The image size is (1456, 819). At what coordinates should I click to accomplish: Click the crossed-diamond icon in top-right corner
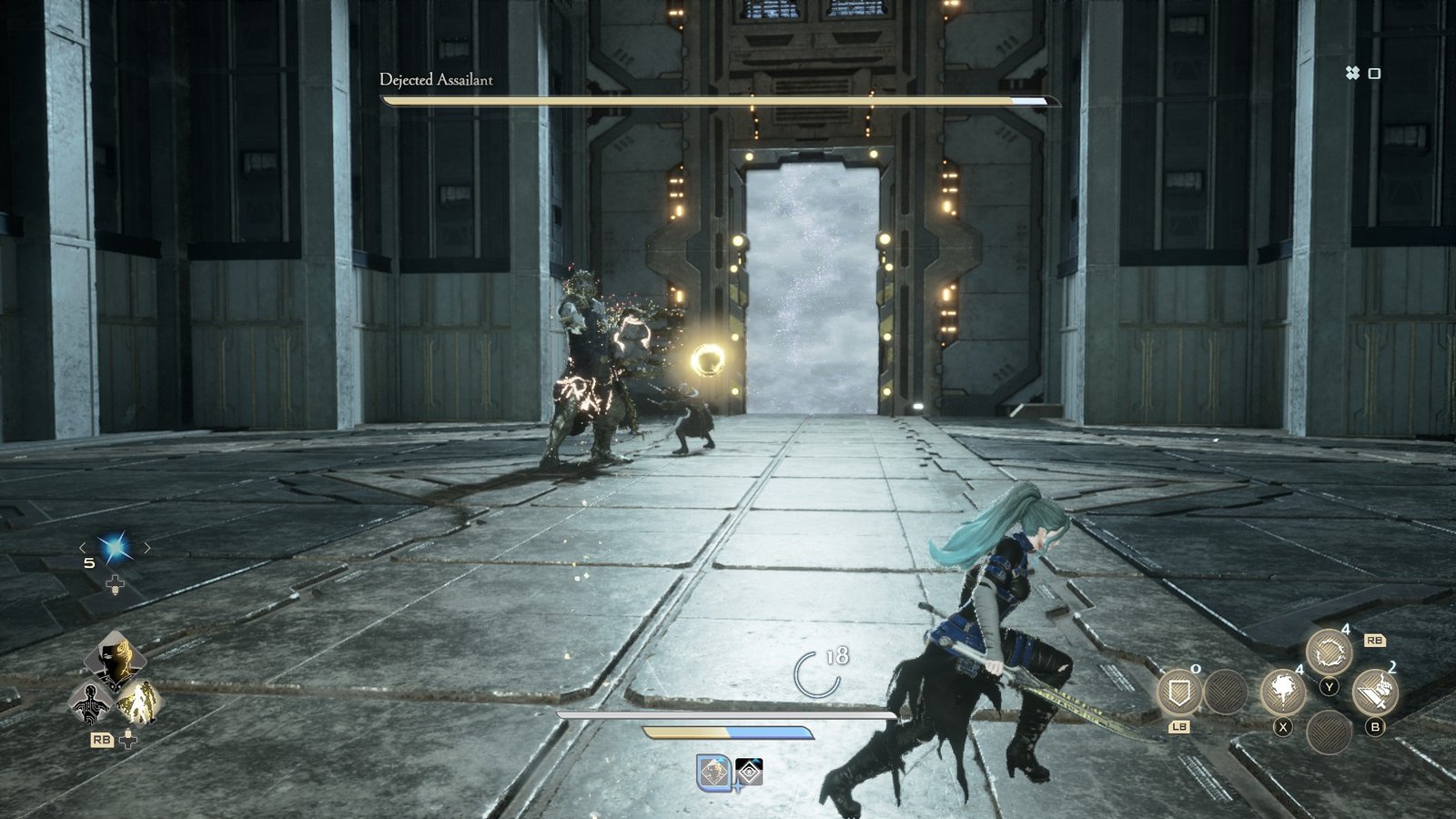tap(1354, 71)
